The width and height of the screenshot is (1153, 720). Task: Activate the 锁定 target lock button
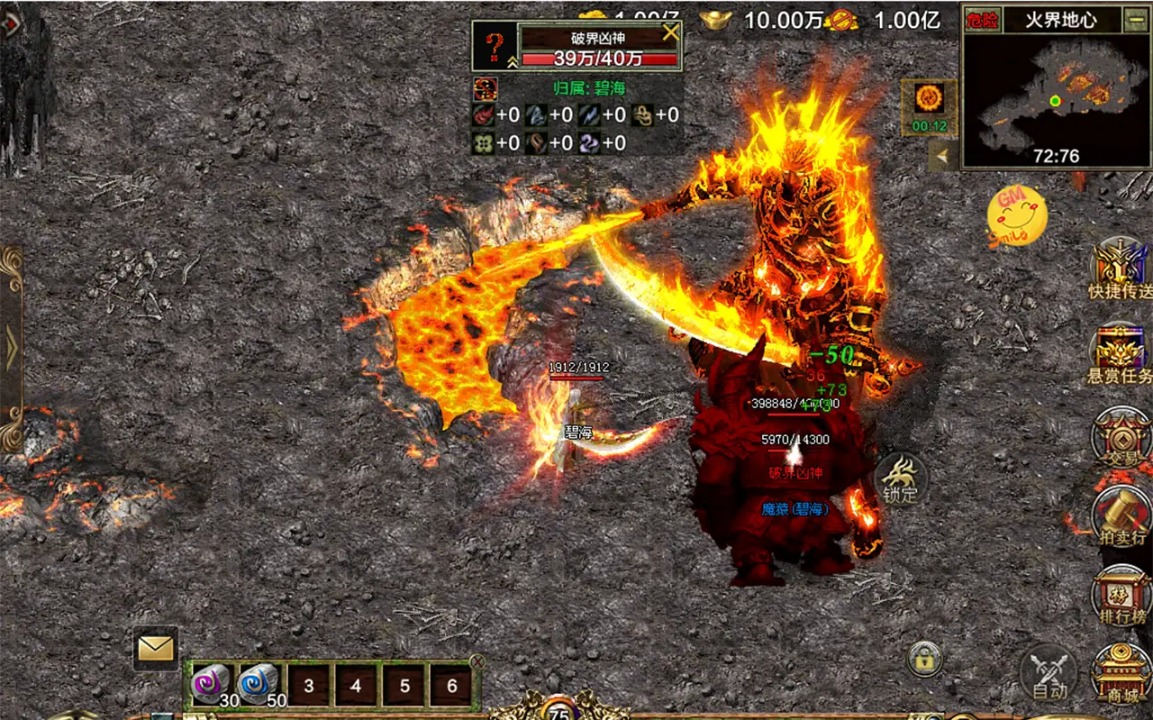pyautogui.click(x=900, y=479)
